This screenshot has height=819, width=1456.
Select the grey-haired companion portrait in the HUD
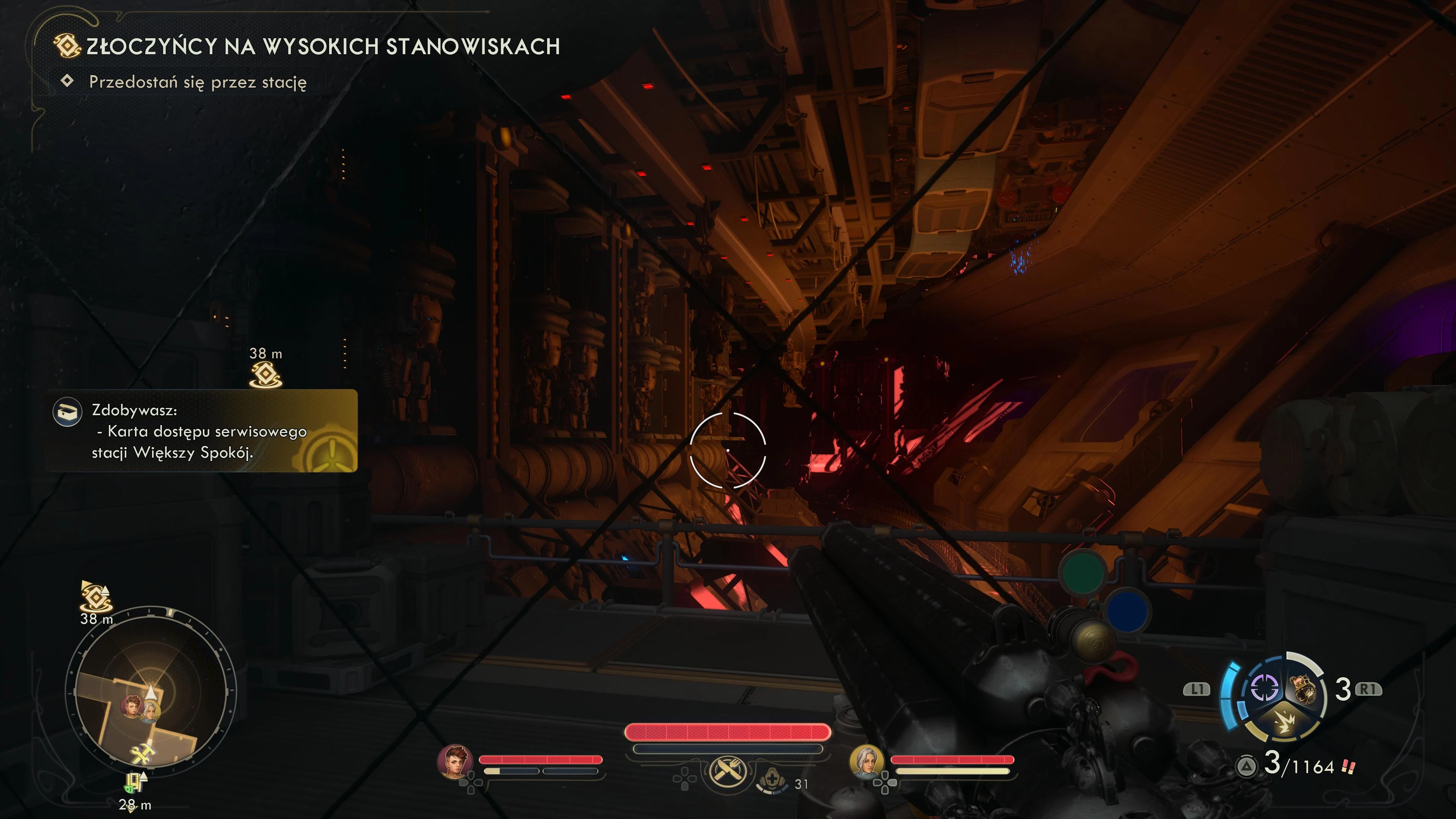tap(866, 761)
